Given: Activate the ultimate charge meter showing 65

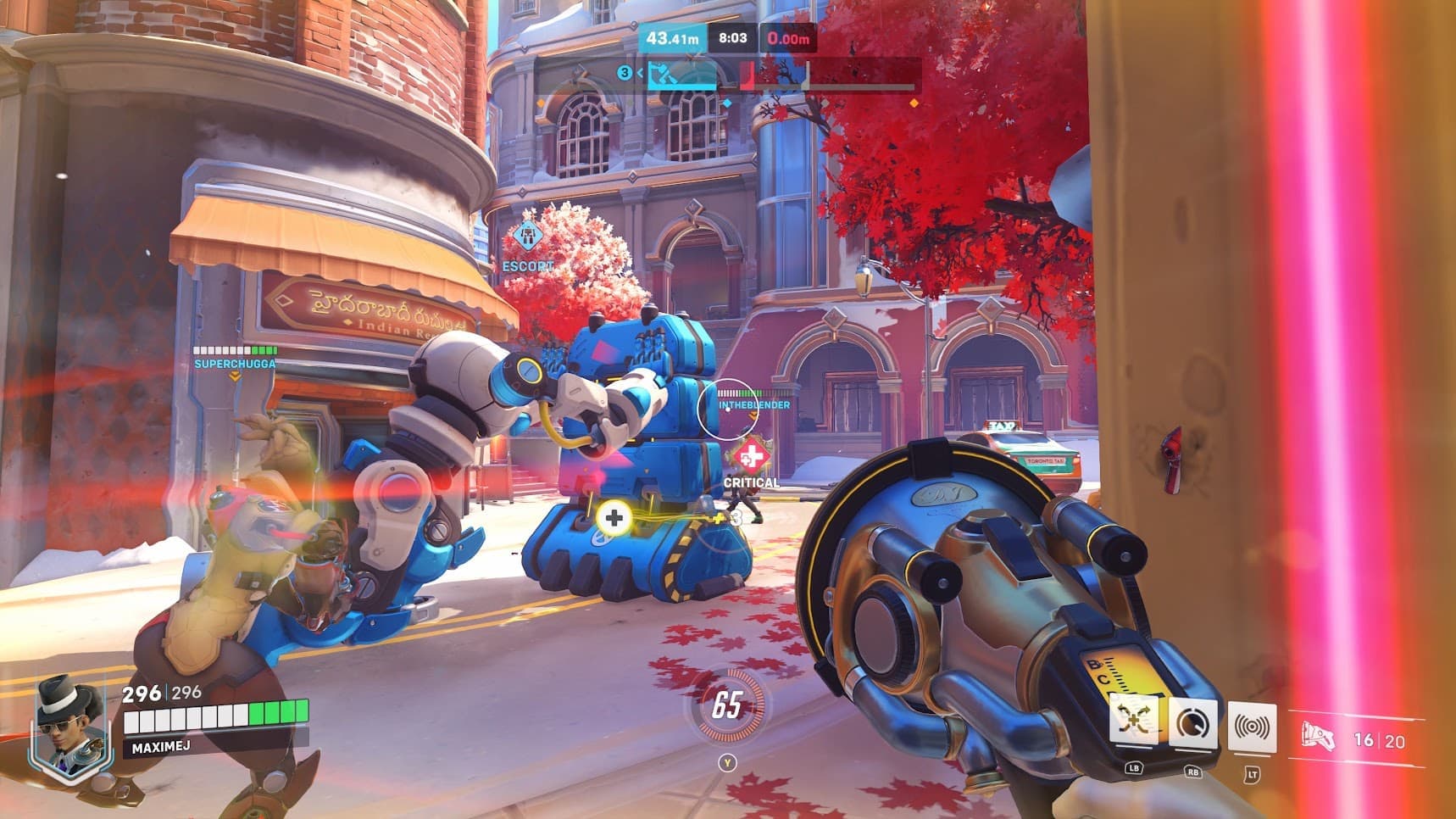Looking at the screenshot, I should tap(727, 705).
